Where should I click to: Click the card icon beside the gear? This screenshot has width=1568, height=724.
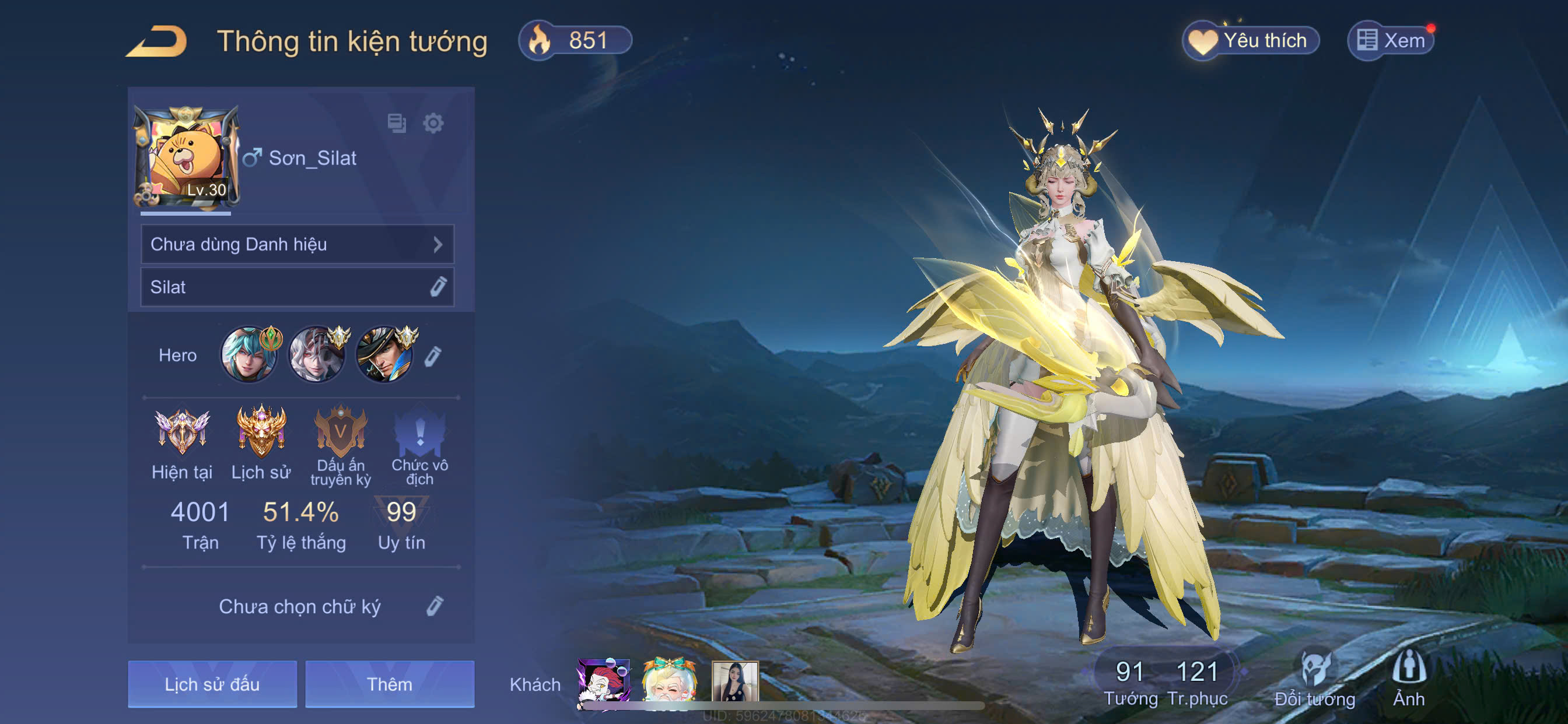pos(397,124)
